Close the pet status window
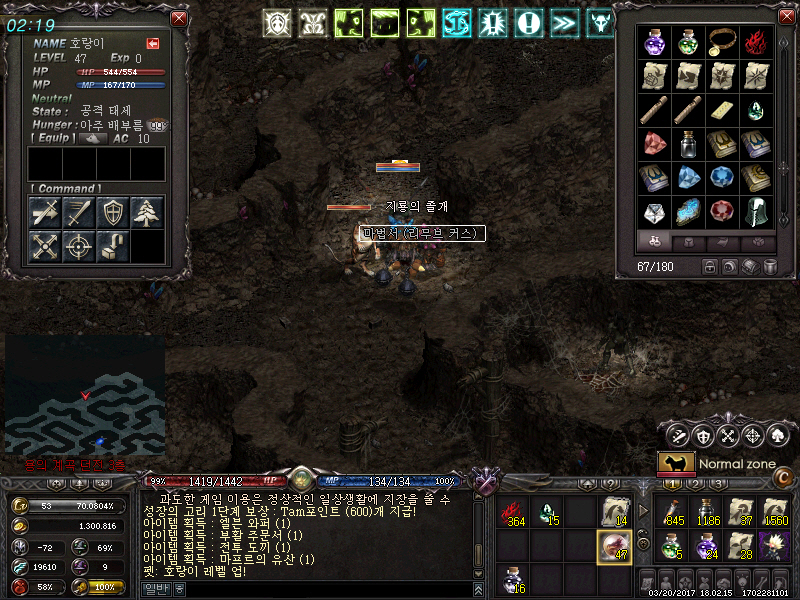The width and height of the screenshot is (800, 600). [x=179, y=18]
